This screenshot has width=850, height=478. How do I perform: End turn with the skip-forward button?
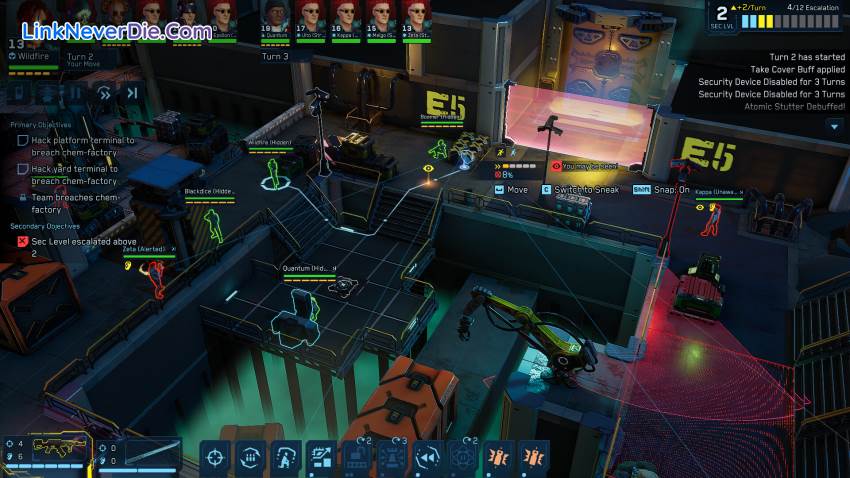[132, 93]
